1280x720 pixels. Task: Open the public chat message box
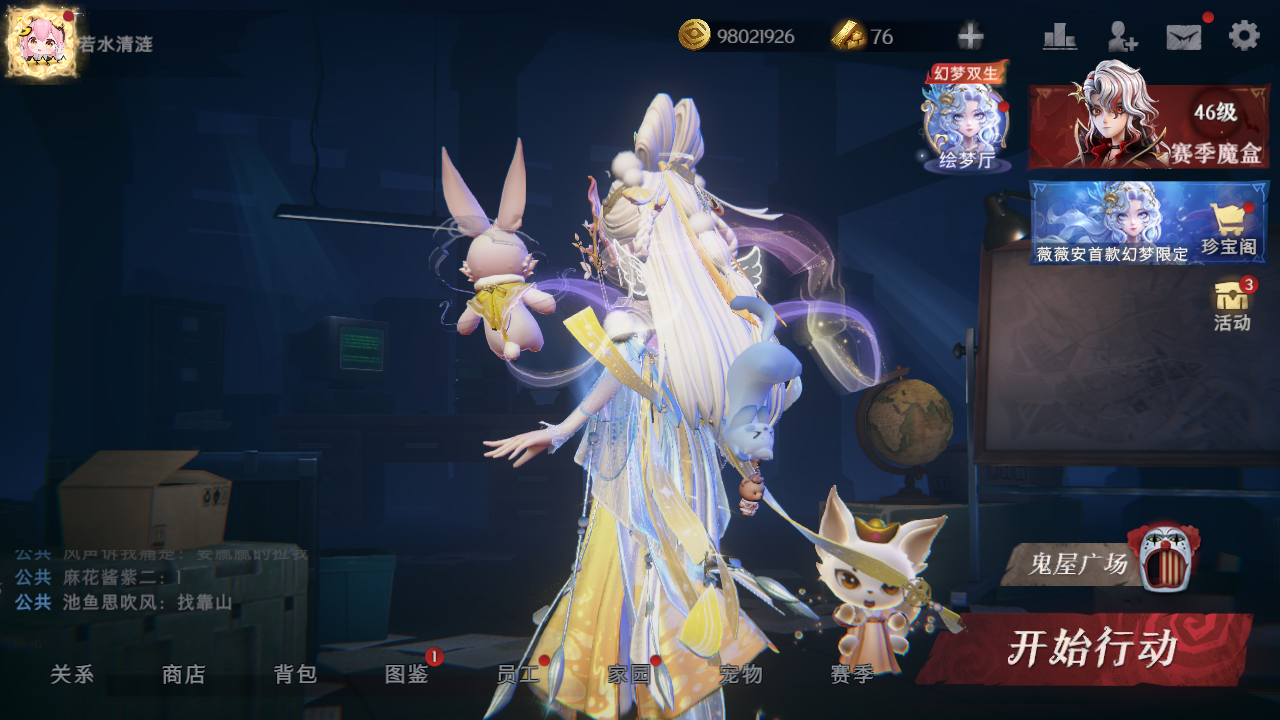pos(150,580)
